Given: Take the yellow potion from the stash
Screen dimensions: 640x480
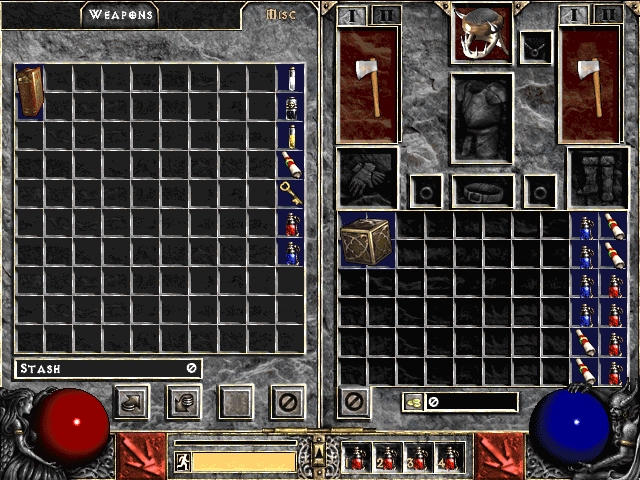Looking at the screenshot, I should (290, 136).
